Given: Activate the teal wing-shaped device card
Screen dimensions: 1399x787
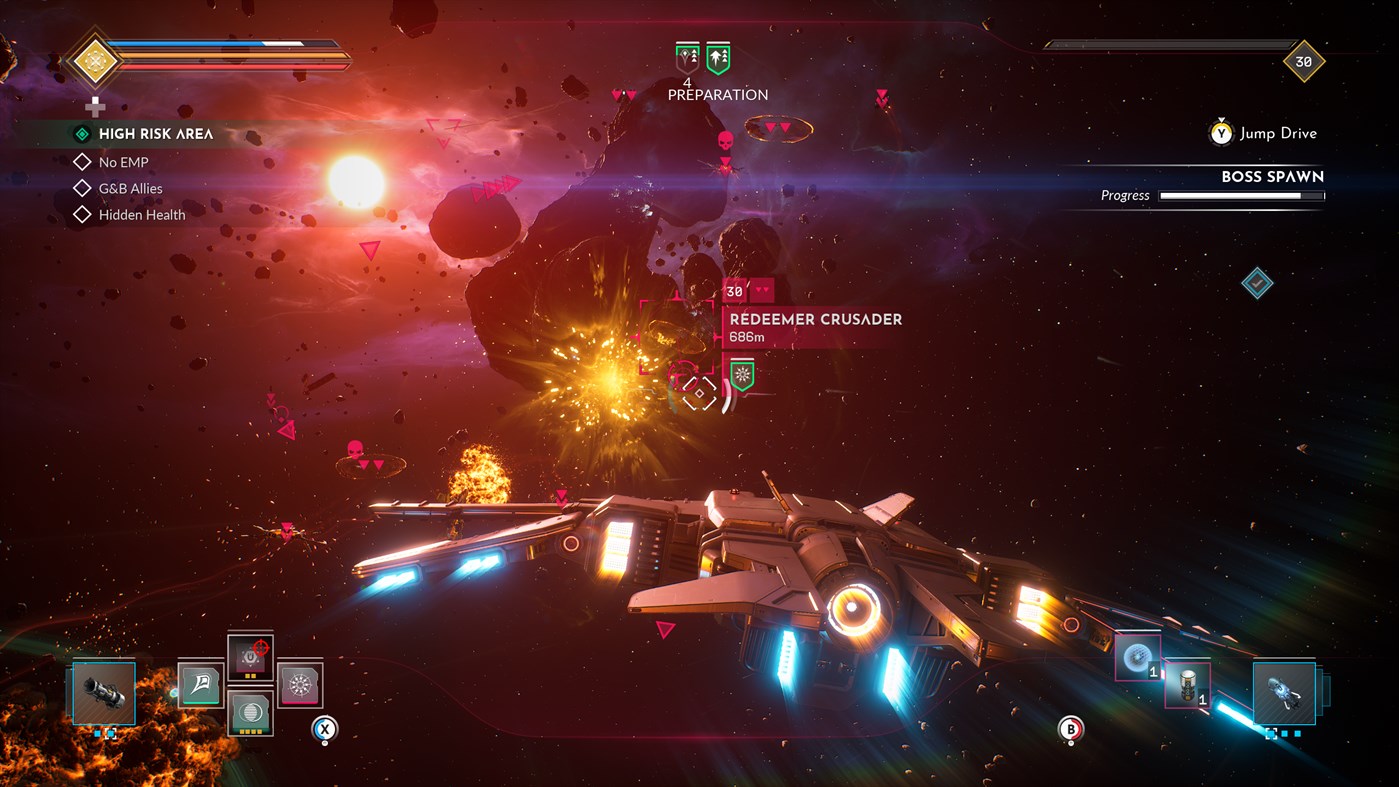Looking at the screenshot, I should [201, 684].
